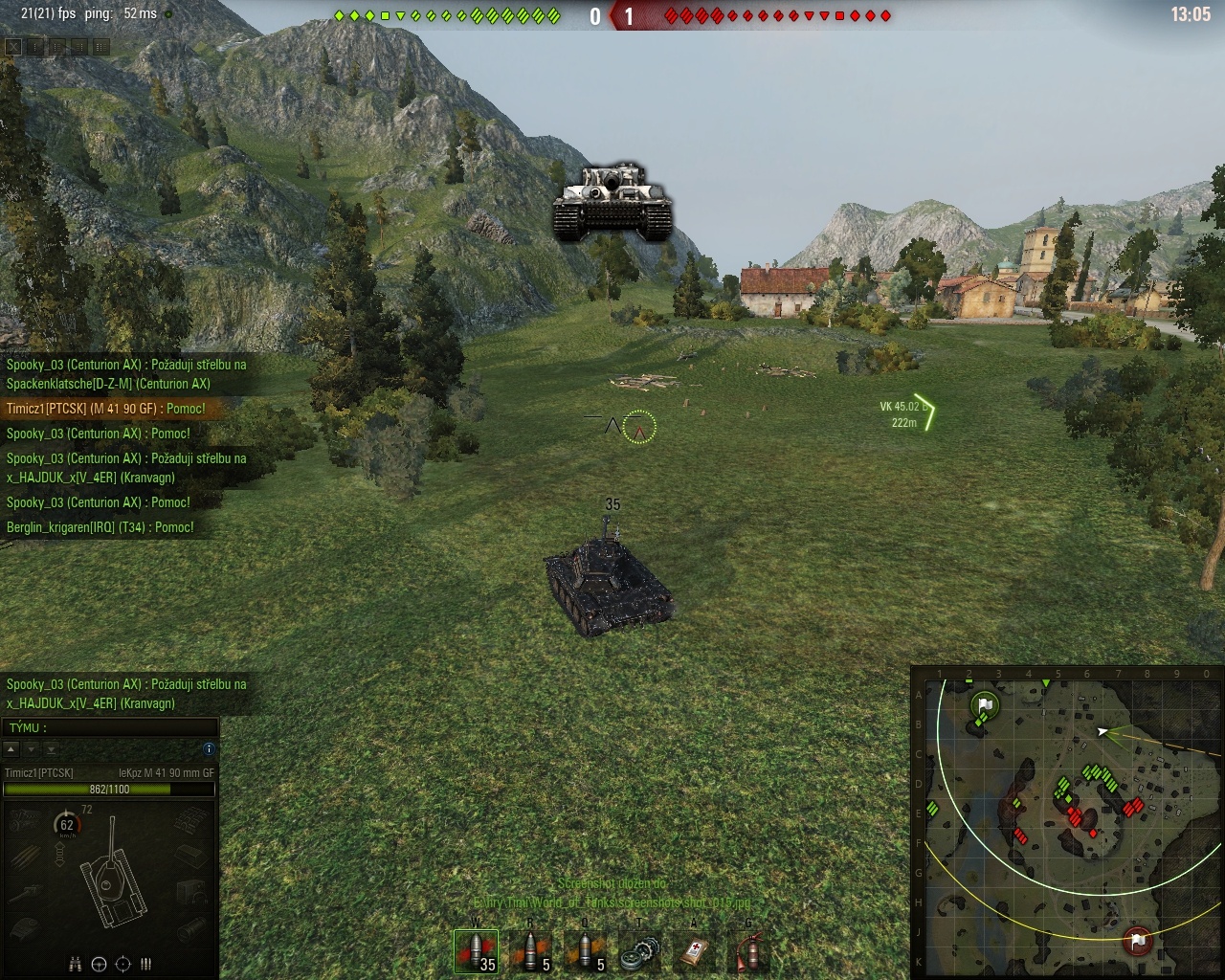The image size is (1225, 980).
Task: Jump to the latest chat message arrow
Action: pos(51,748)
